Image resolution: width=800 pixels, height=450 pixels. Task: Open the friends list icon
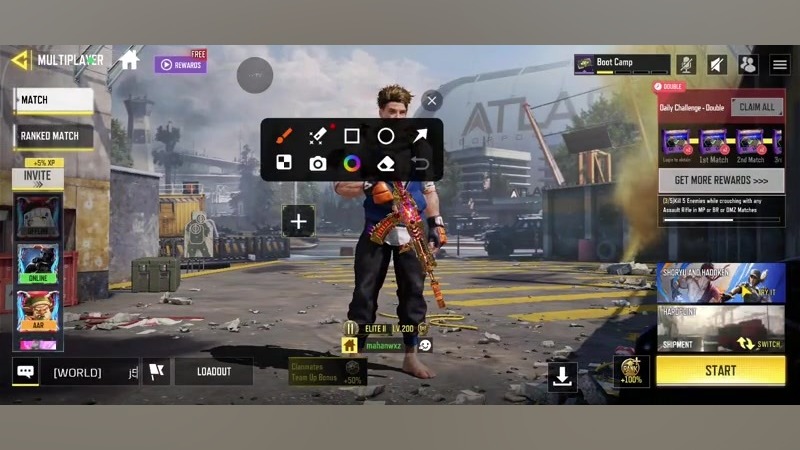tap(748, 64)
